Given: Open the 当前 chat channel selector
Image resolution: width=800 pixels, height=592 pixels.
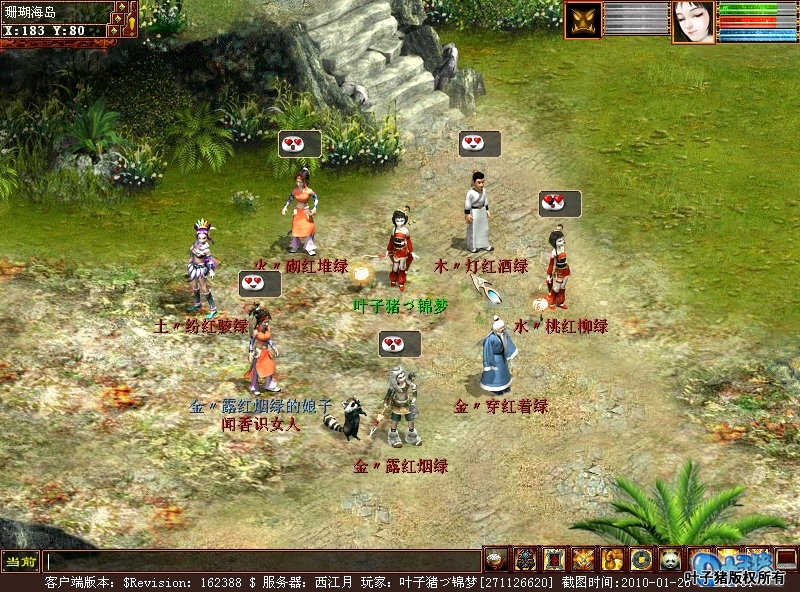Looking at the screenshot, I should tap(19, 561).
